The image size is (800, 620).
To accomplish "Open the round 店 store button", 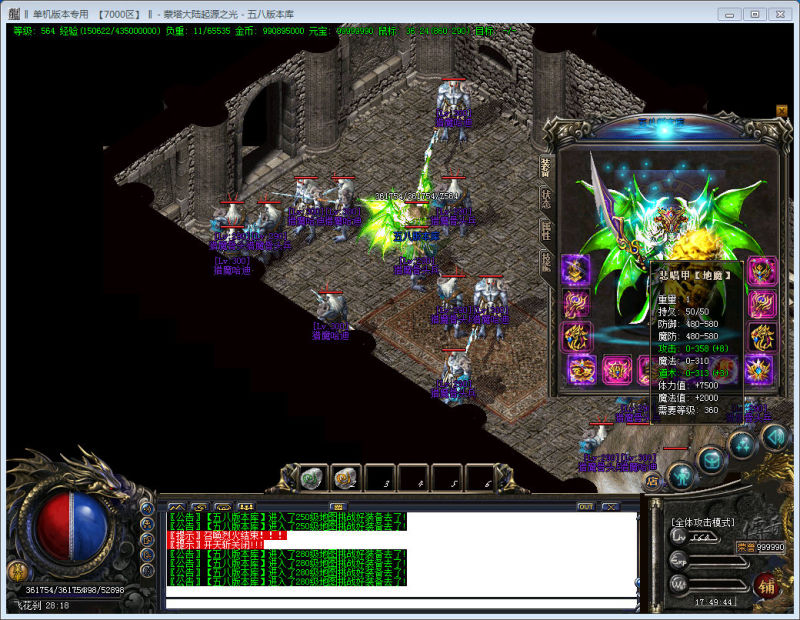I will point(653,481).
